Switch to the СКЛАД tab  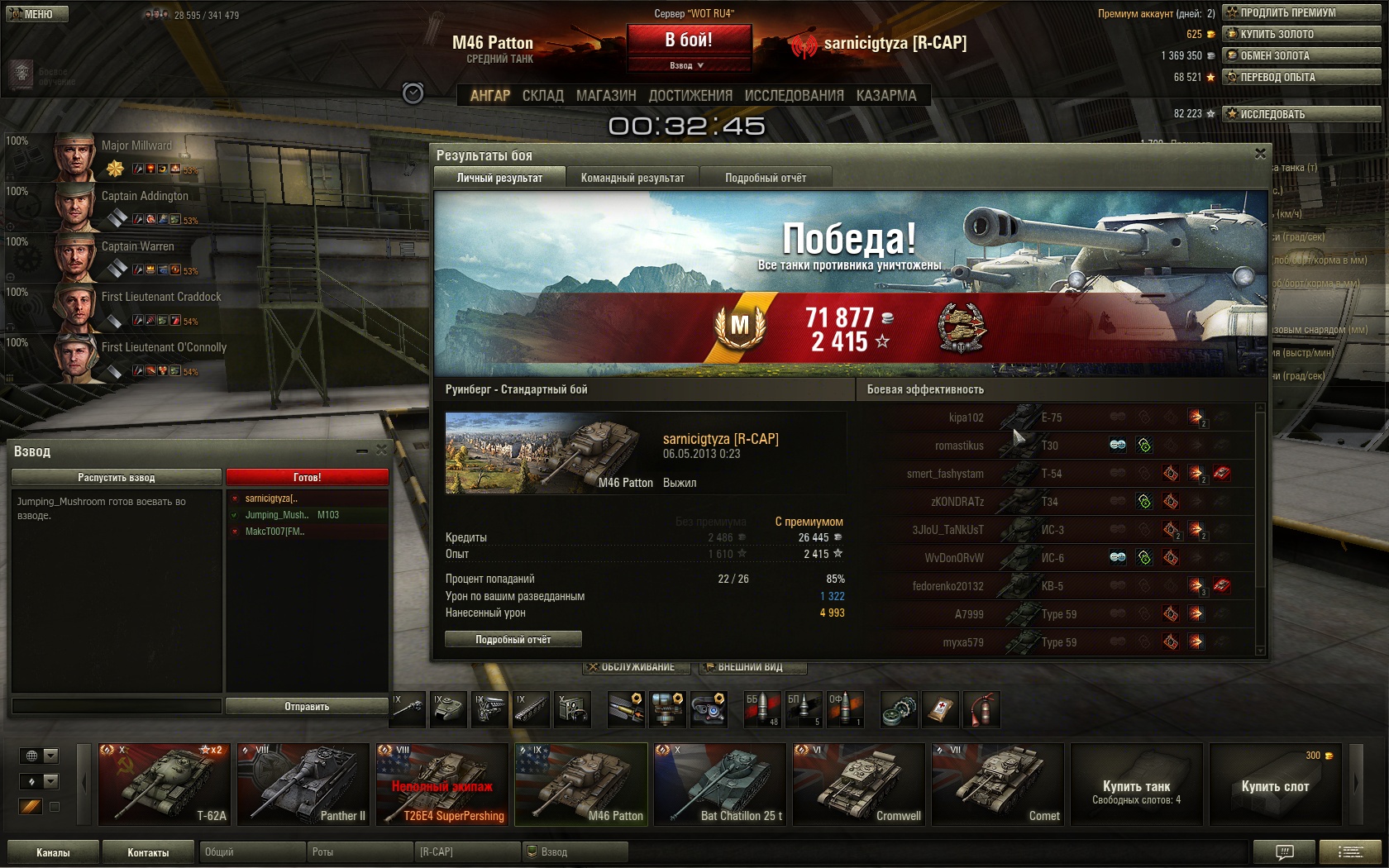click(x=542, y=96)
